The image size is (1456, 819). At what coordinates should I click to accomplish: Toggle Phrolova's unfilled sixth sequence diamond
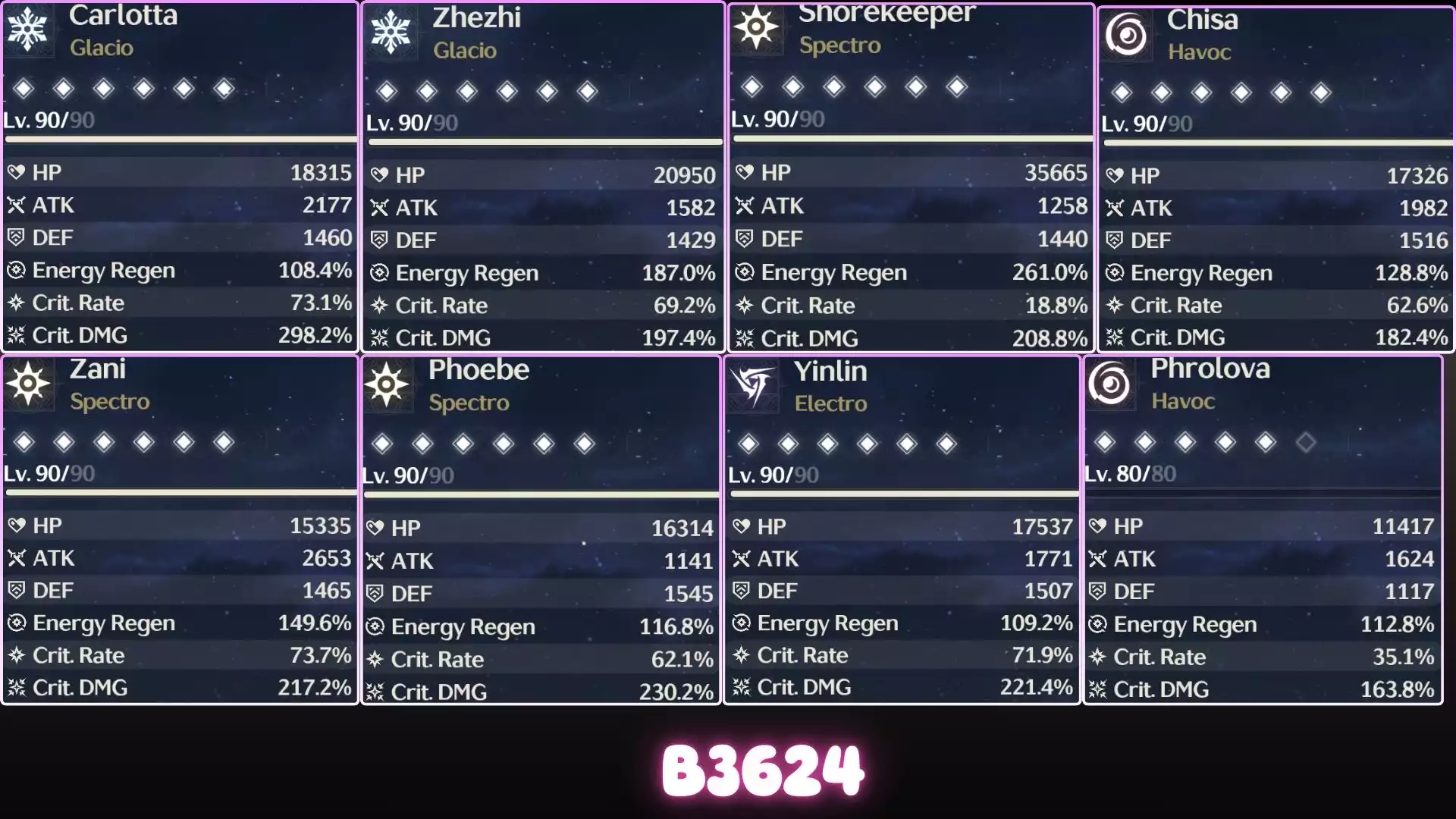[1306, 443]
